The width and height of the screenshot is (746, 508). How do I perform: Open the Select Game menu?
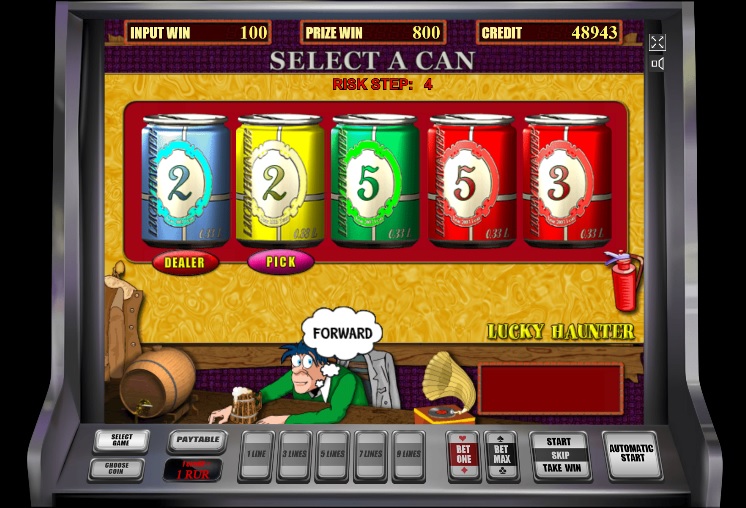coord(121,441)
